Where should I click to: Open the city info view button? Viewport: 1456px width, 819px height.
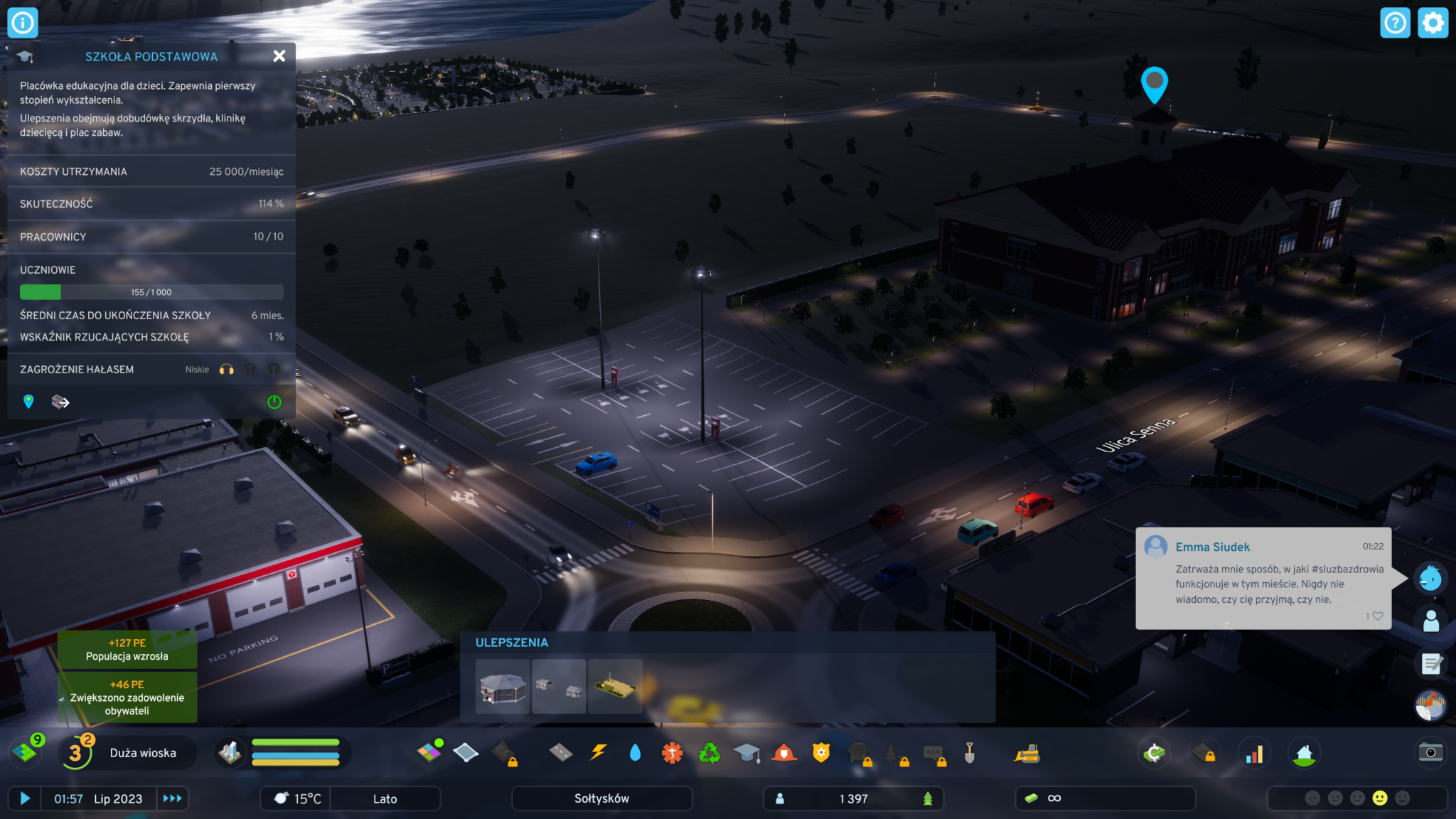coord(23,23)
